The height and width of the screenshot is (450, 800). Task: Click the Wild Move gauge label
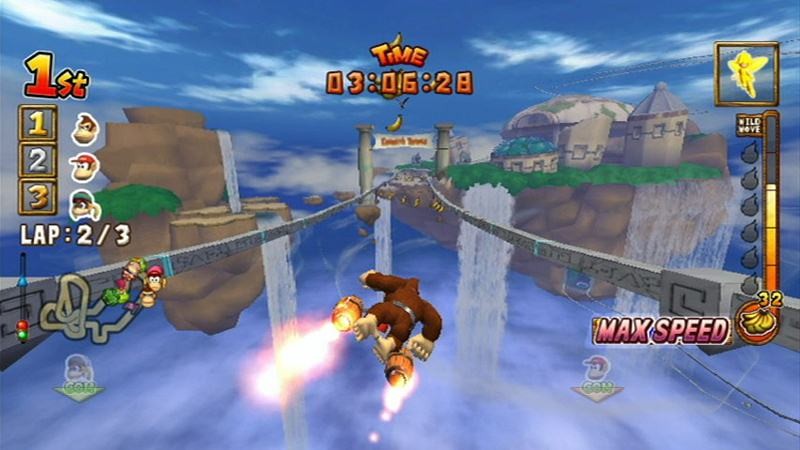tap(747, 126)
